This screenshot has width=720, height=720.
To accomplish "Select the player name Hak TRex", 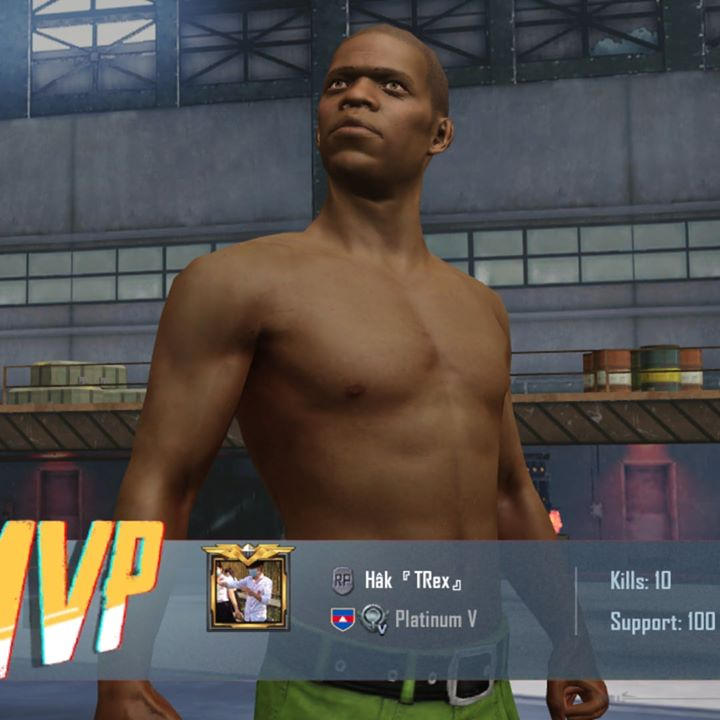I will pyautogui.click(x=413, y=581).
